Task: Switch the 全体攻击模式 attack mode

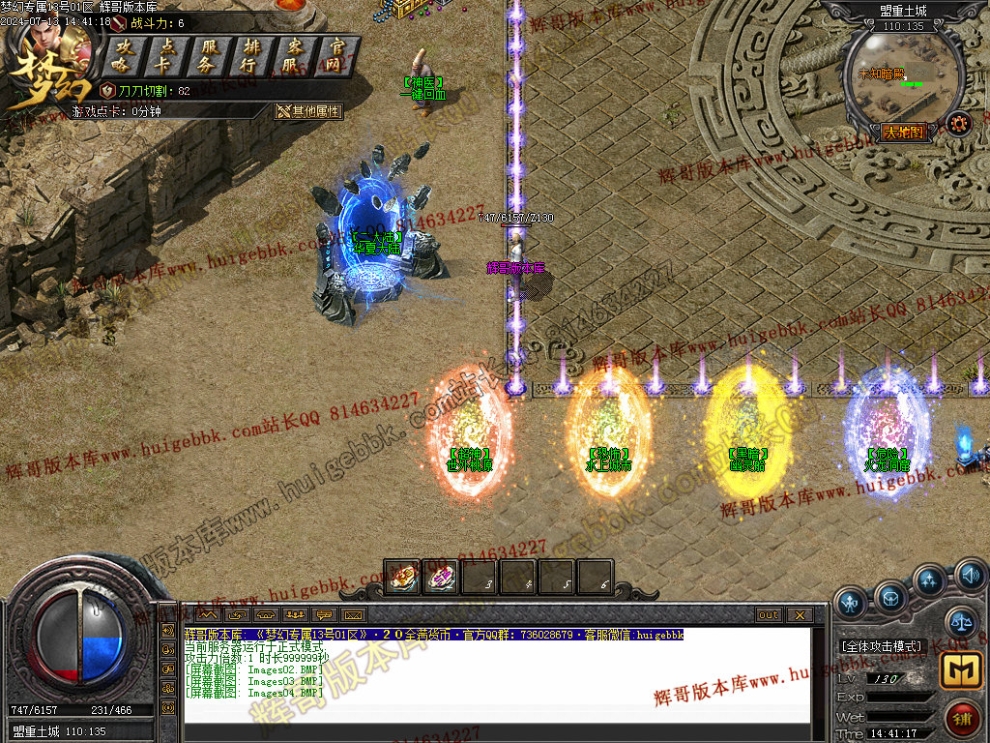Action: pos(880,647)
